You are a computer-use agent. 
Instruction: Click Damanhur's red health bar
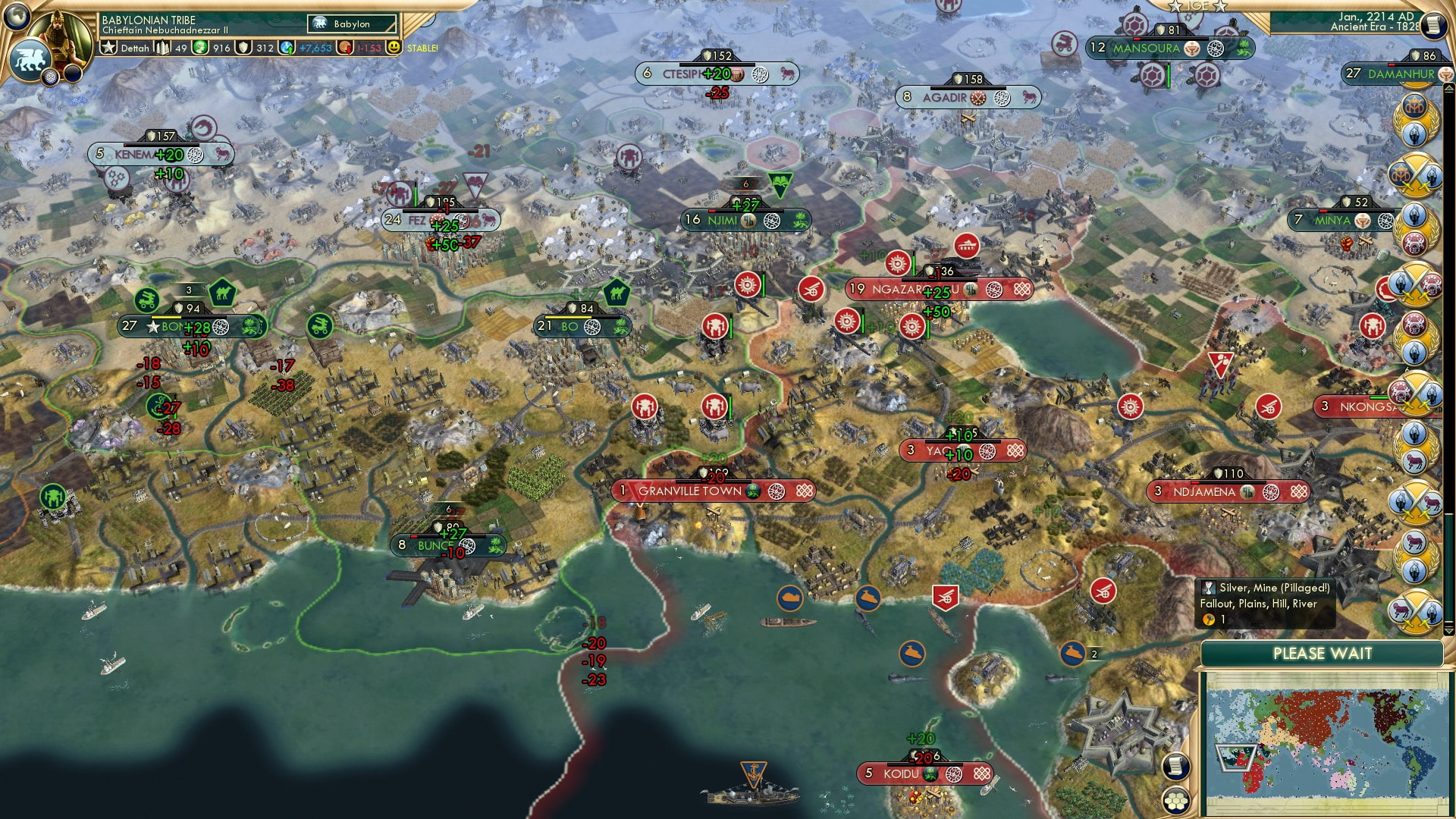coord(1392,65)
